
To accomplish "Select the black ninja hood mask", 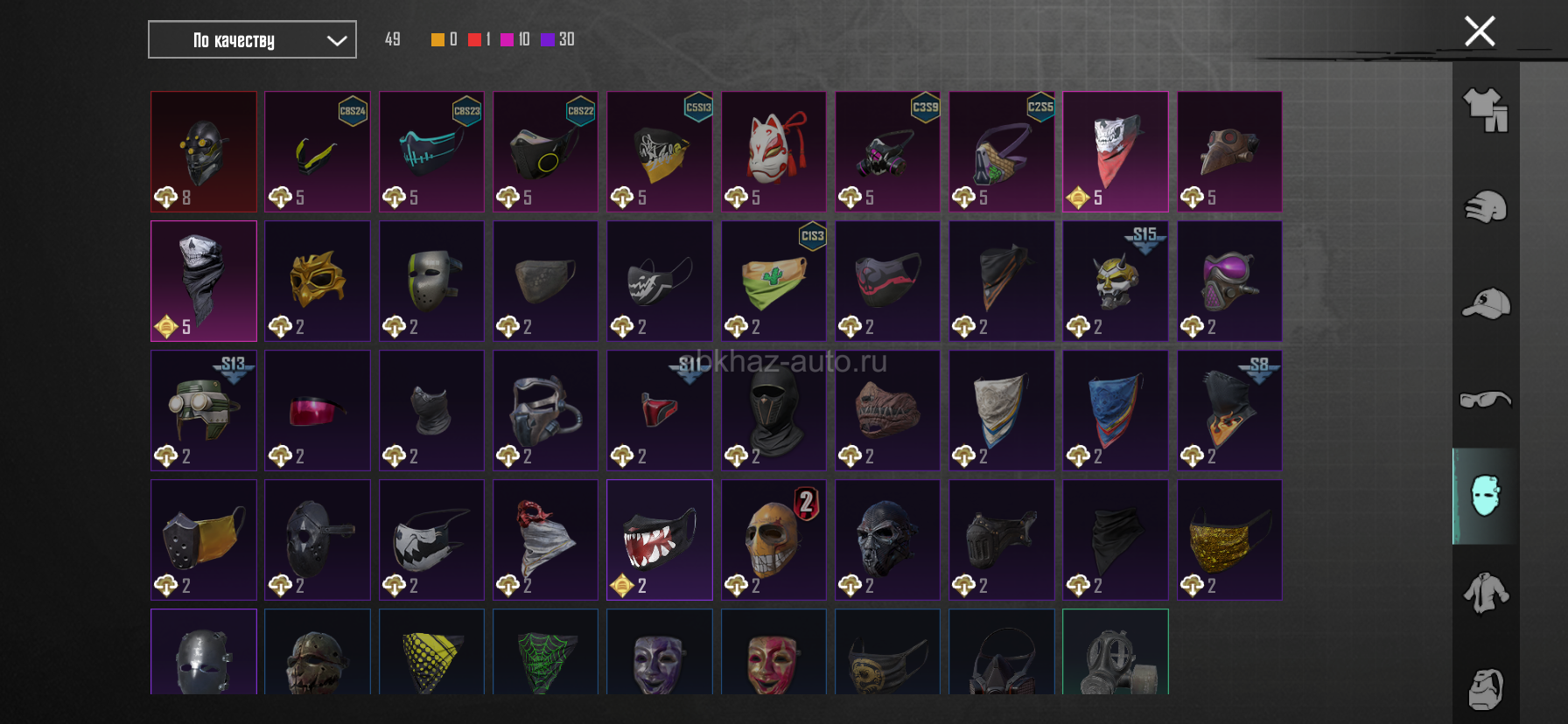I will pos(773,409).
